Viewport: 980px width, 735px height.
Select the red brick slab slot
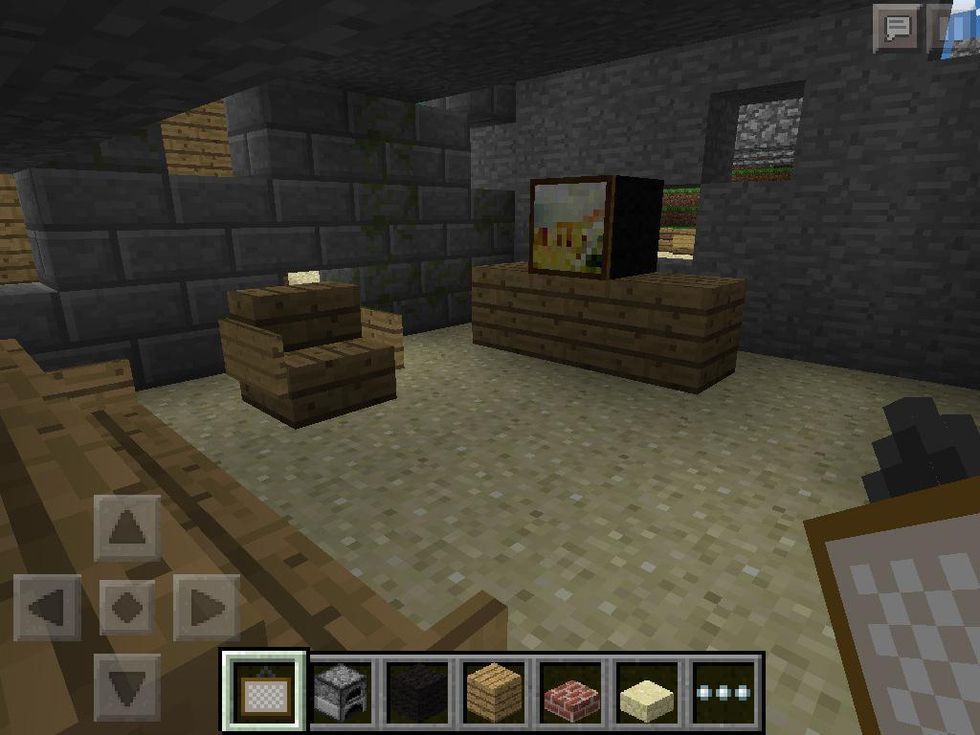572,692
